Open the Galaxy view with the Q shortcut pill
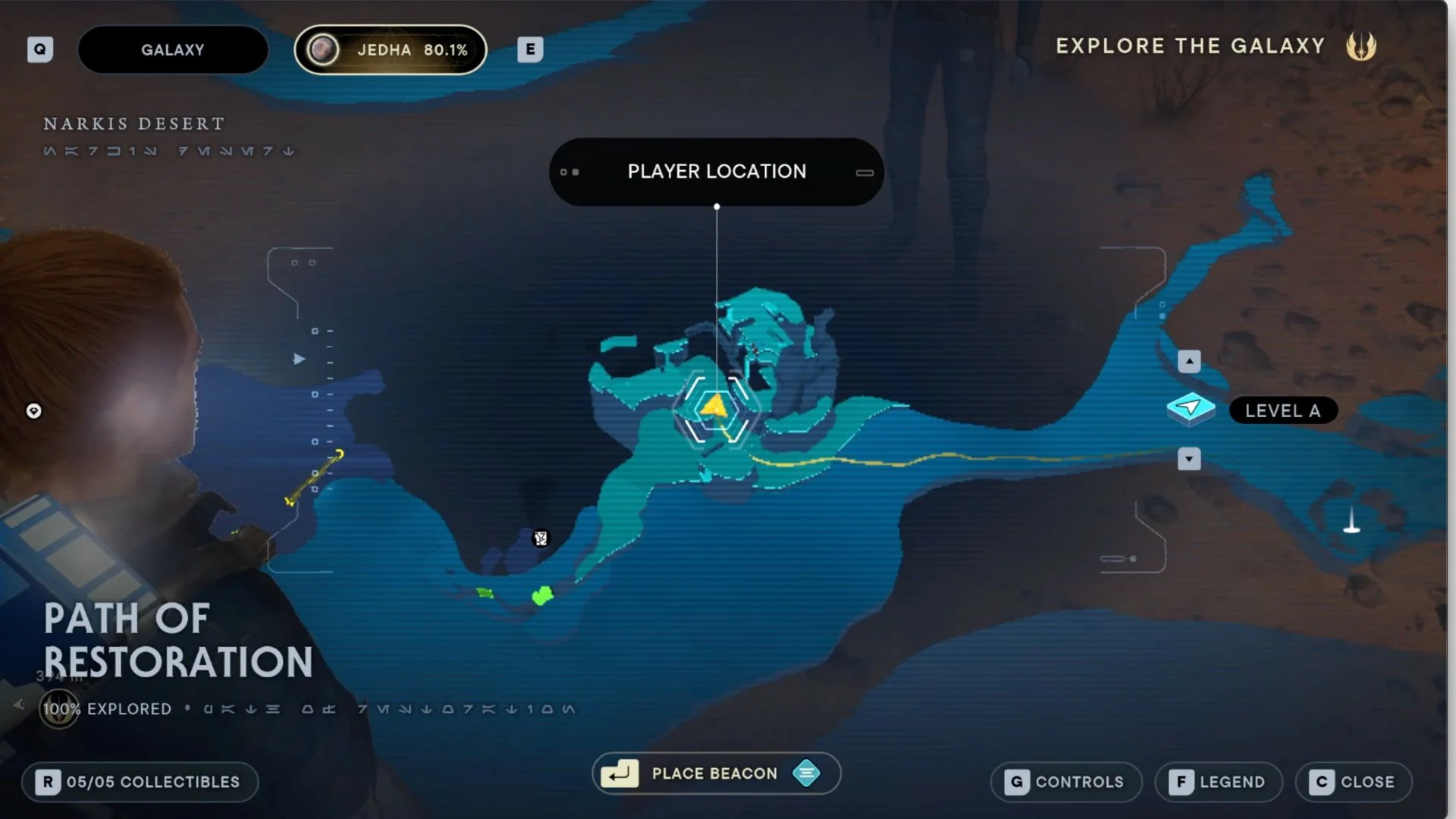Viewport: 1456px width, 819px height. click(x=40, y=49)
